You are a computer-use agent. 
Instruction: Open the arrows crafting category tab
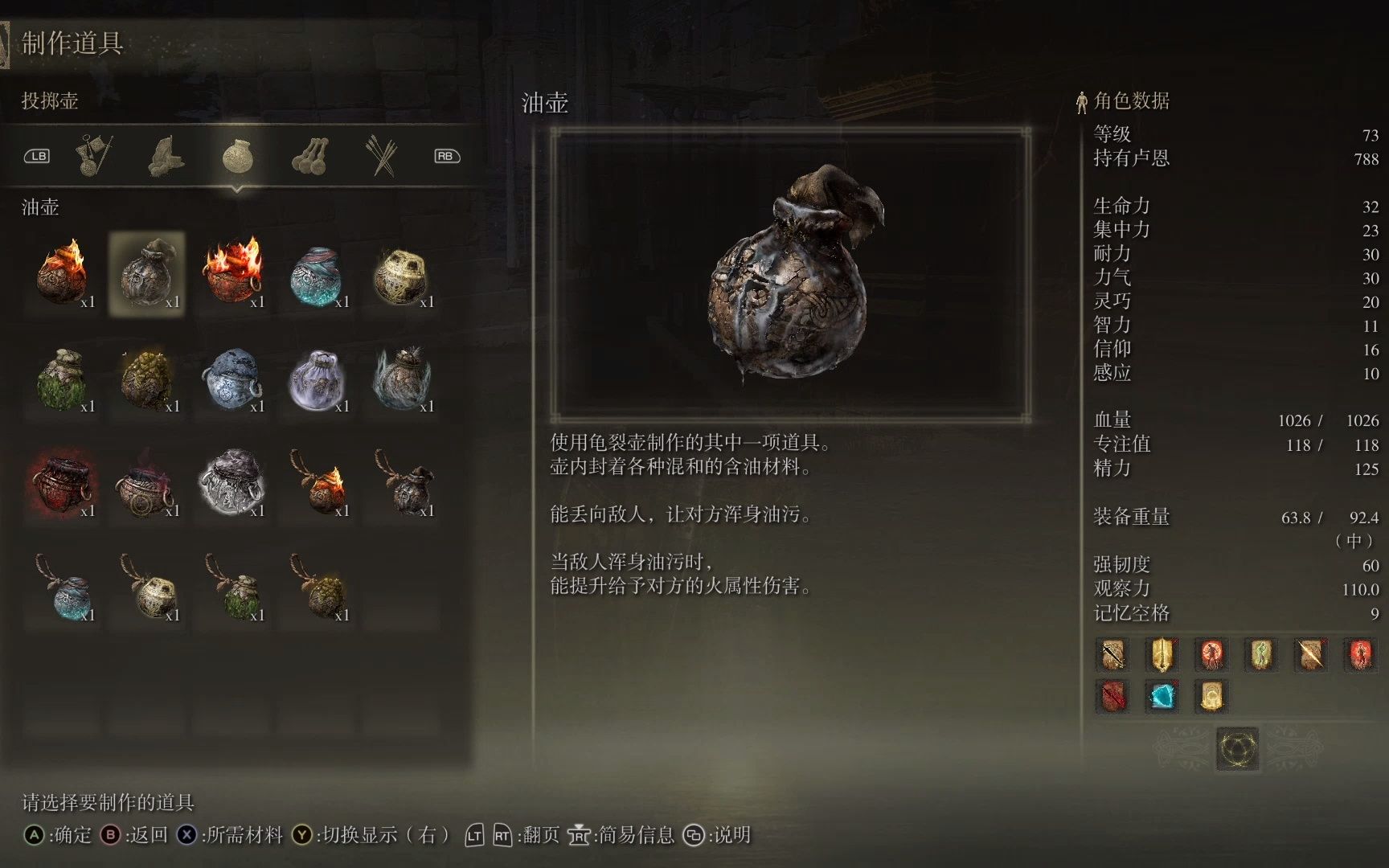coord(381,155)
